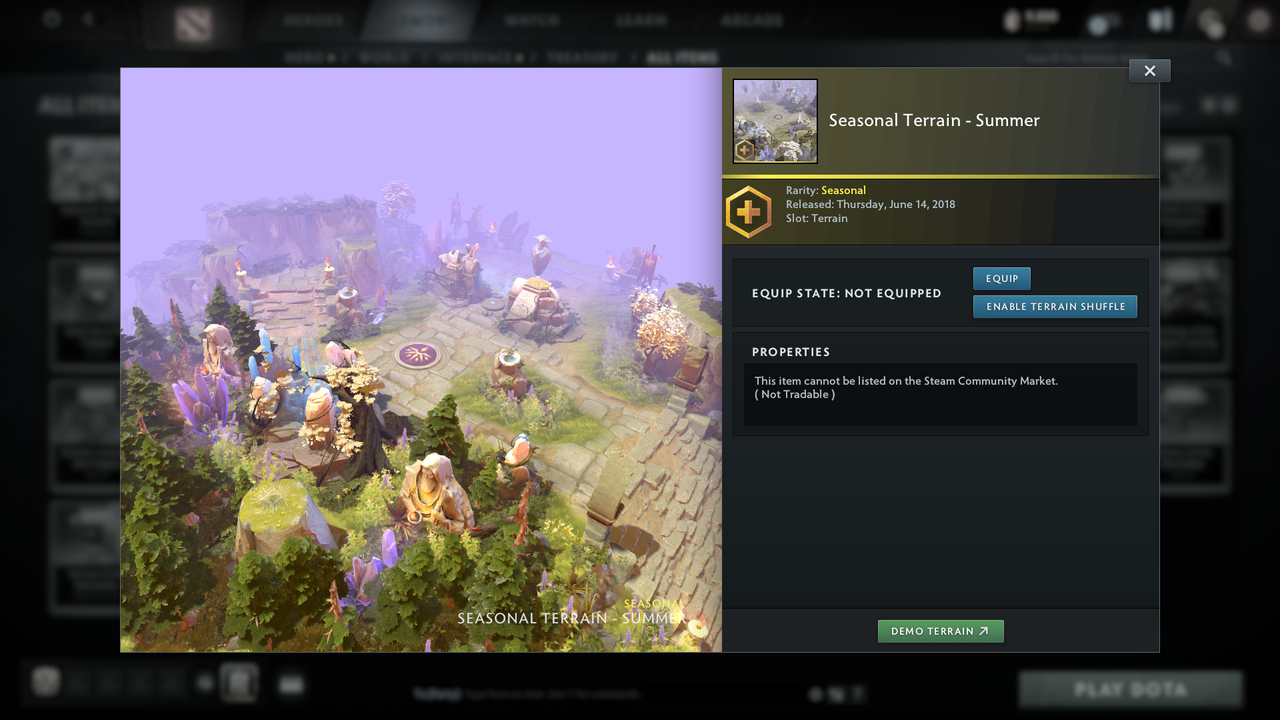
Task: Click the Dota 2 logo icon
Action: coord(191,20)
